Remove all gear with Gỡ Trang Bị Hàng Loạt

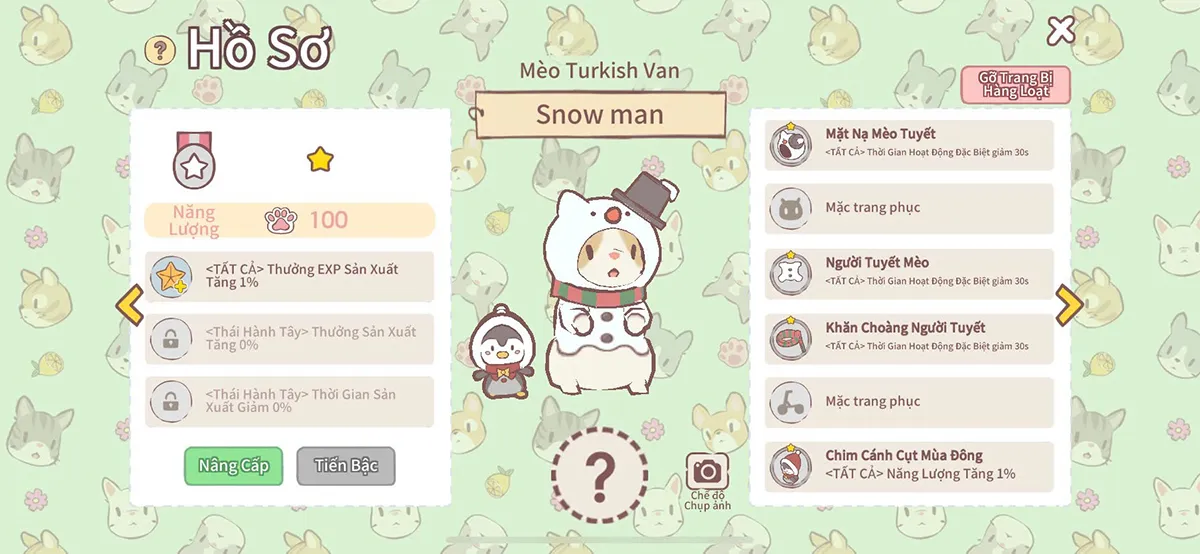pos(1015,85)
